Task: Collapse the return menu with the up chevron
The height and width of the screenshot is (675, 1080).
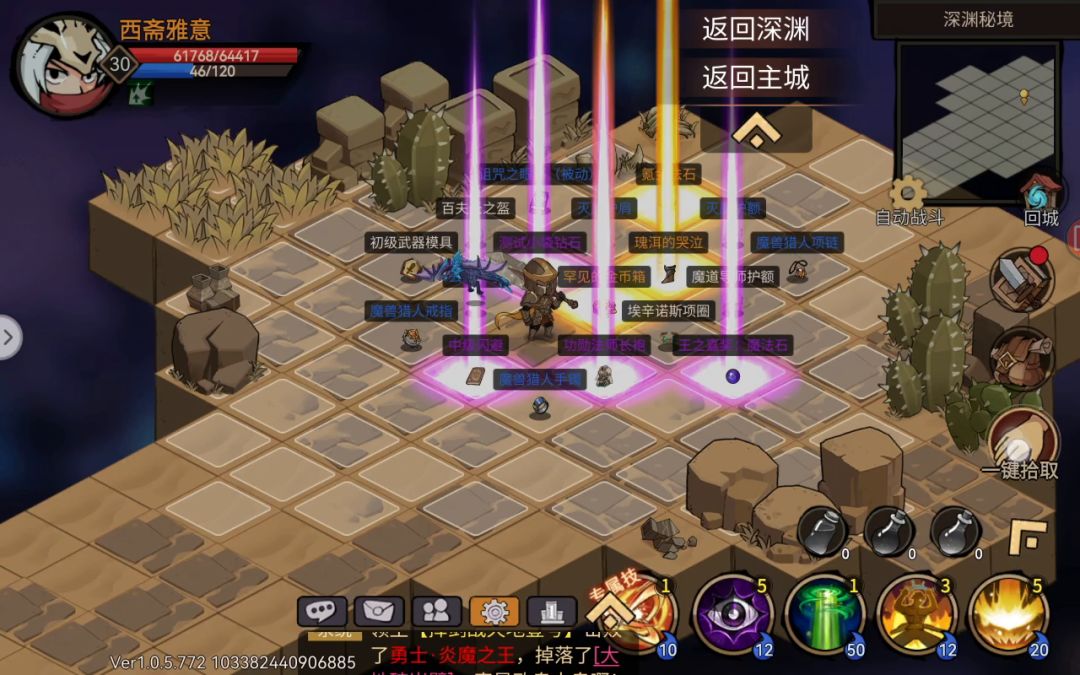Action: pyautogui.click(x=755, y=130)
